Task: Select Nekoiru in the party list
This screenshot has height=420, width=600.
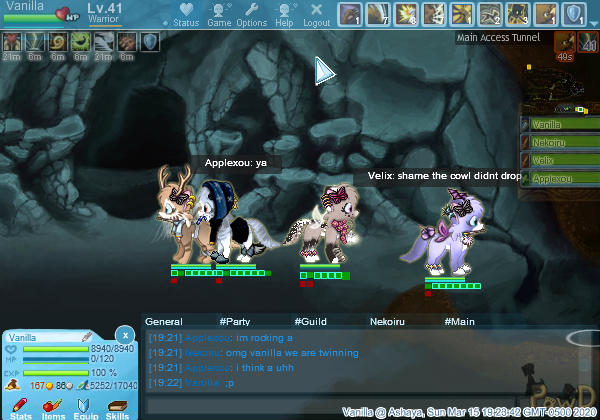Action: point(560,142)
